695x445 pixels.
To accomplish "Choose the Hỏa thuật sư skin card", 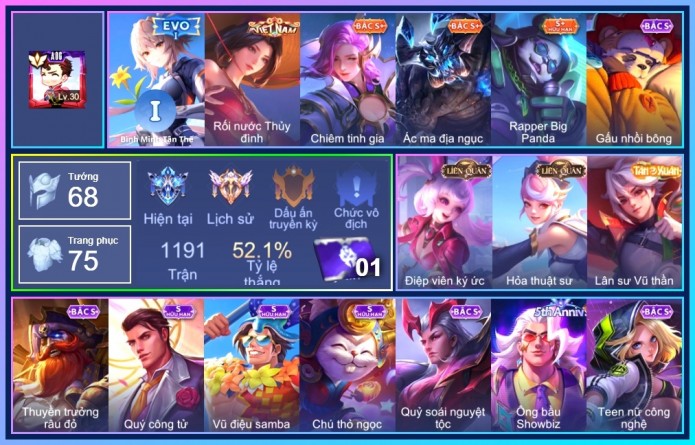I will click(x=538, y=220).
